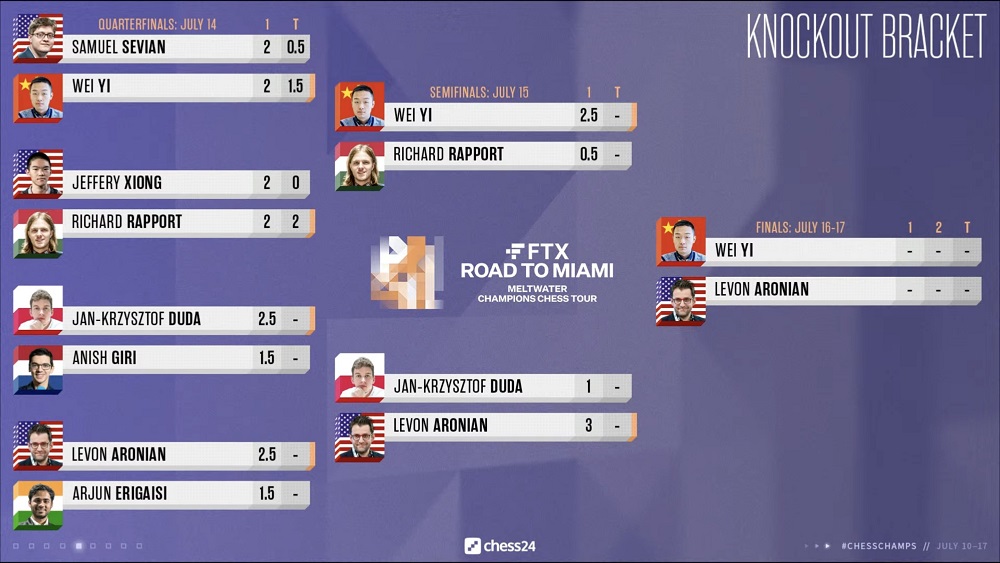The height and width of the screenshot is (563, 1000).
Task: Click Wei Yi's semifinal row
Action: coord(483,115)
